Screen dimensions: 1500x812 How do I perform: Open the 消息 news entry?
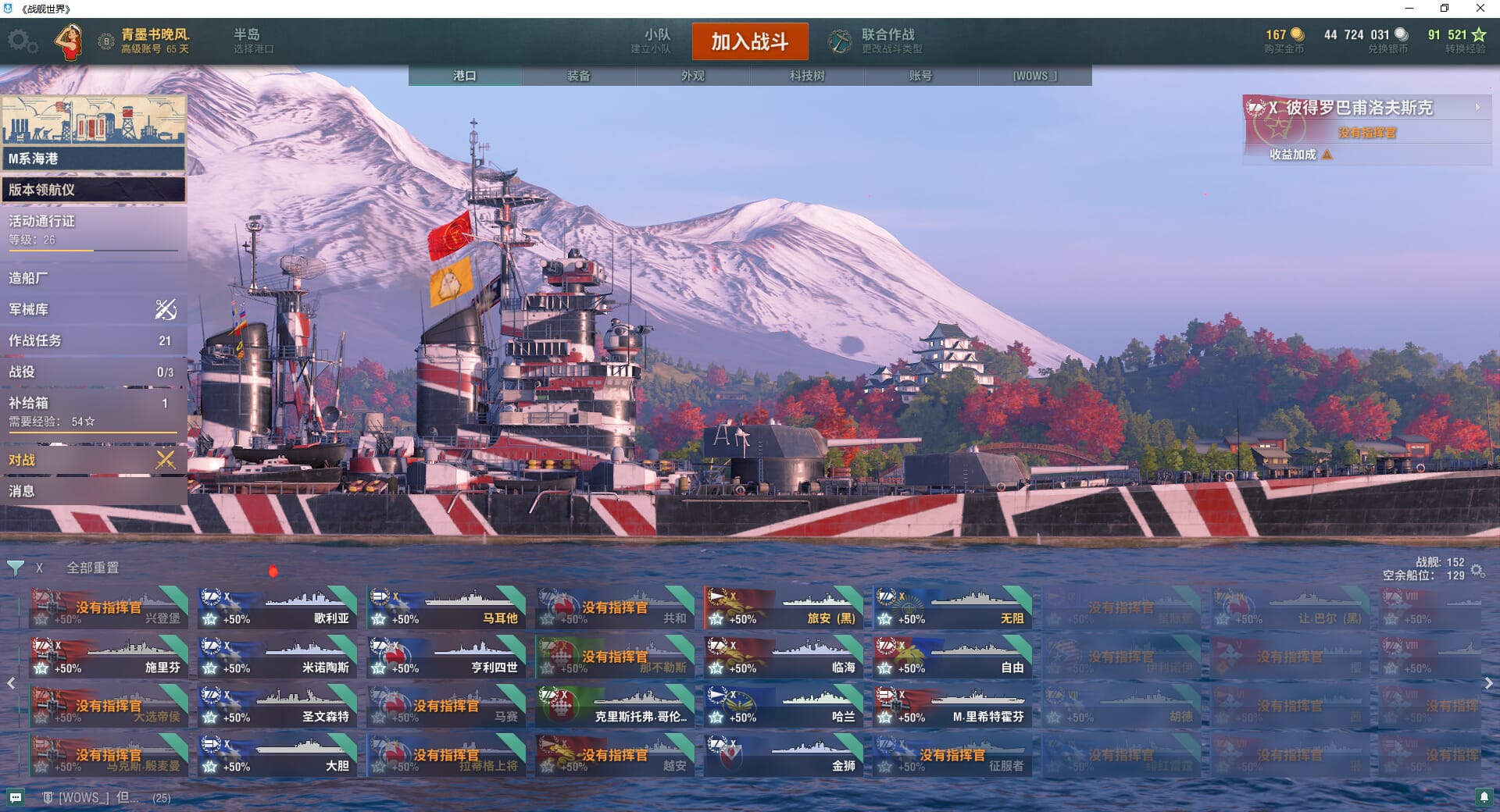click(x=92, y=491)
